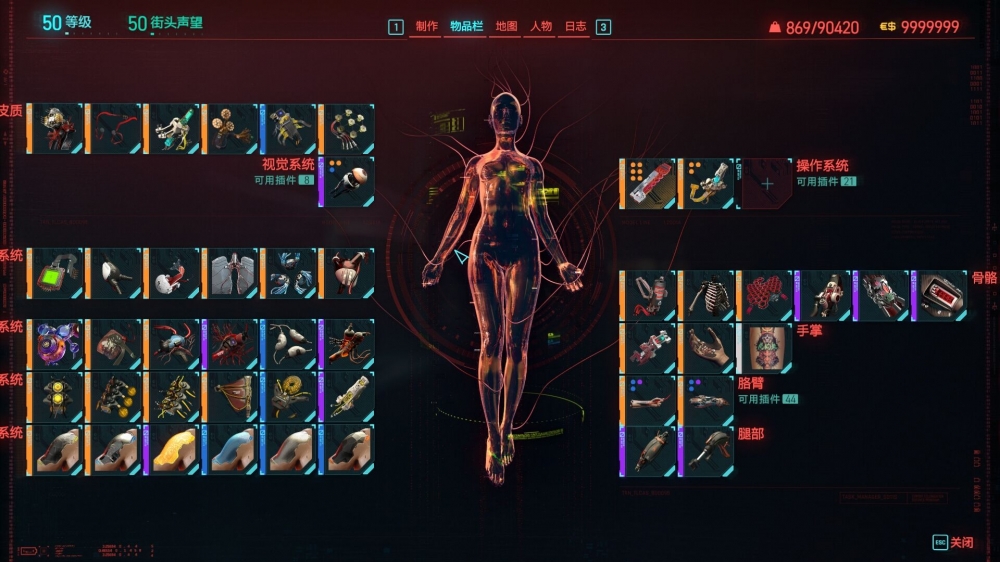Pick the purple and blue spheres implant
Image resolution: width=1000 pixels, height=562 pixels.
(x=57, y=344)
